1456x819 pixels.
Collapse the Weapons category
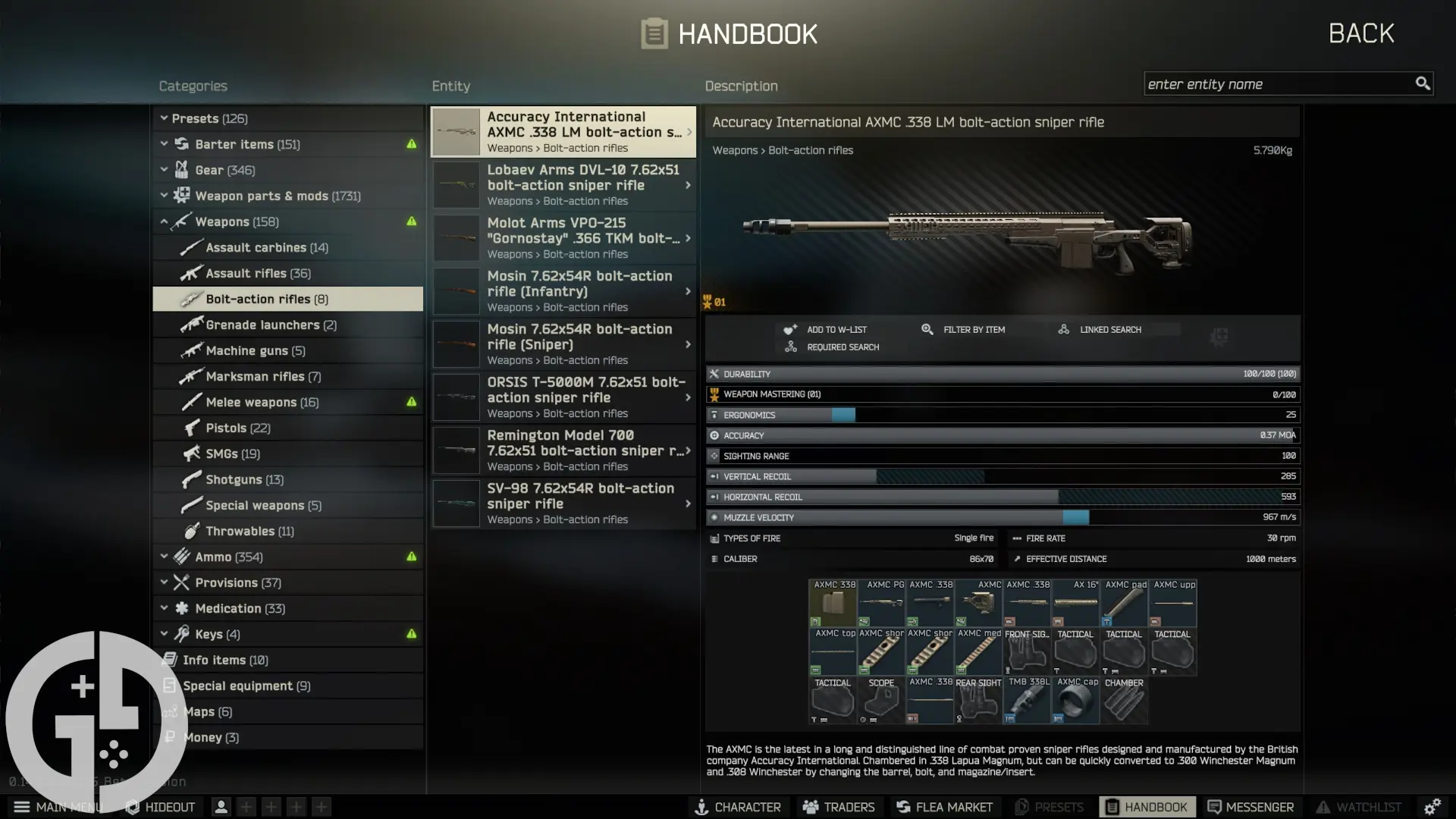pos(164,221)
